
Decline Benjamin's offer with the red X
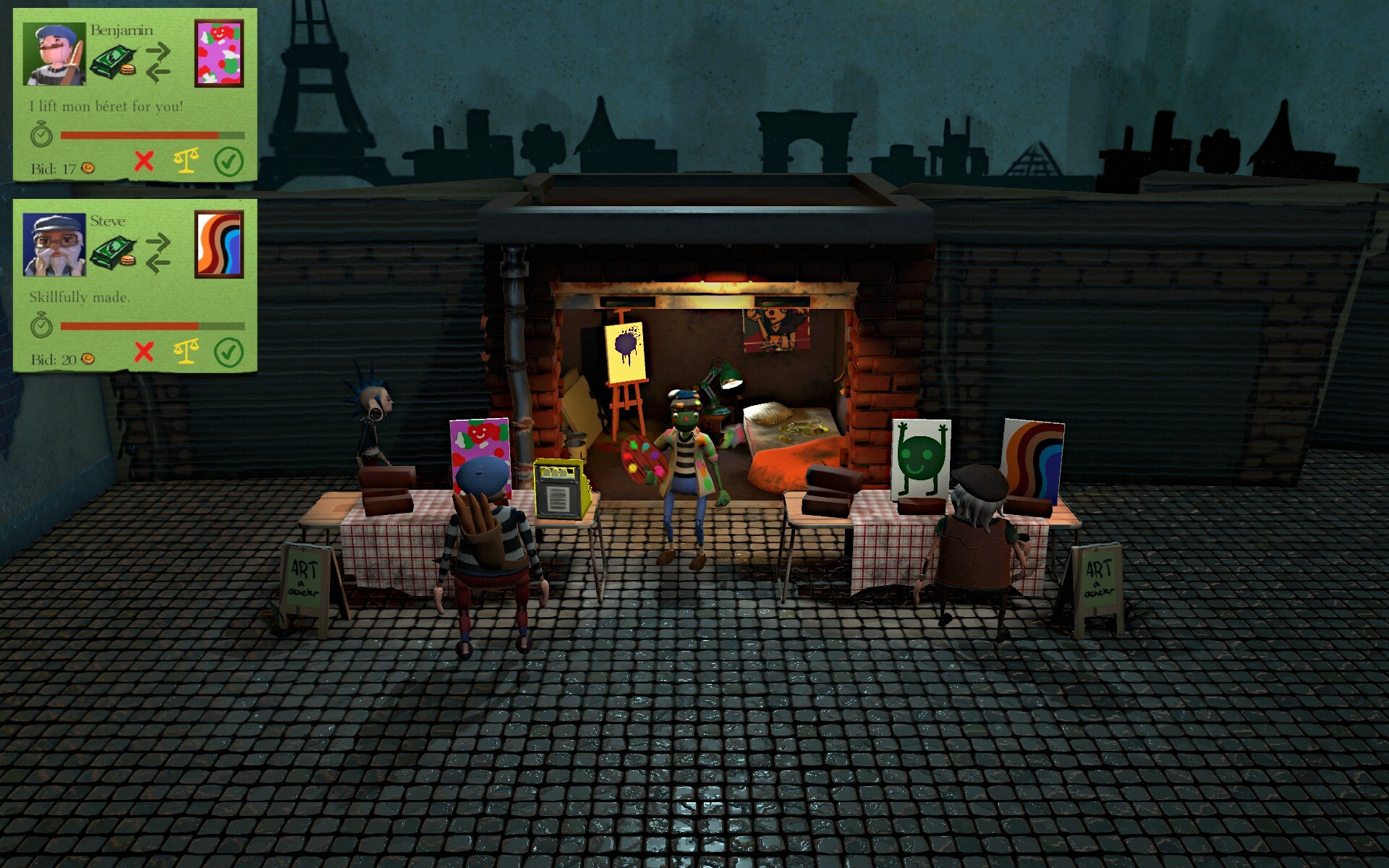145,161
